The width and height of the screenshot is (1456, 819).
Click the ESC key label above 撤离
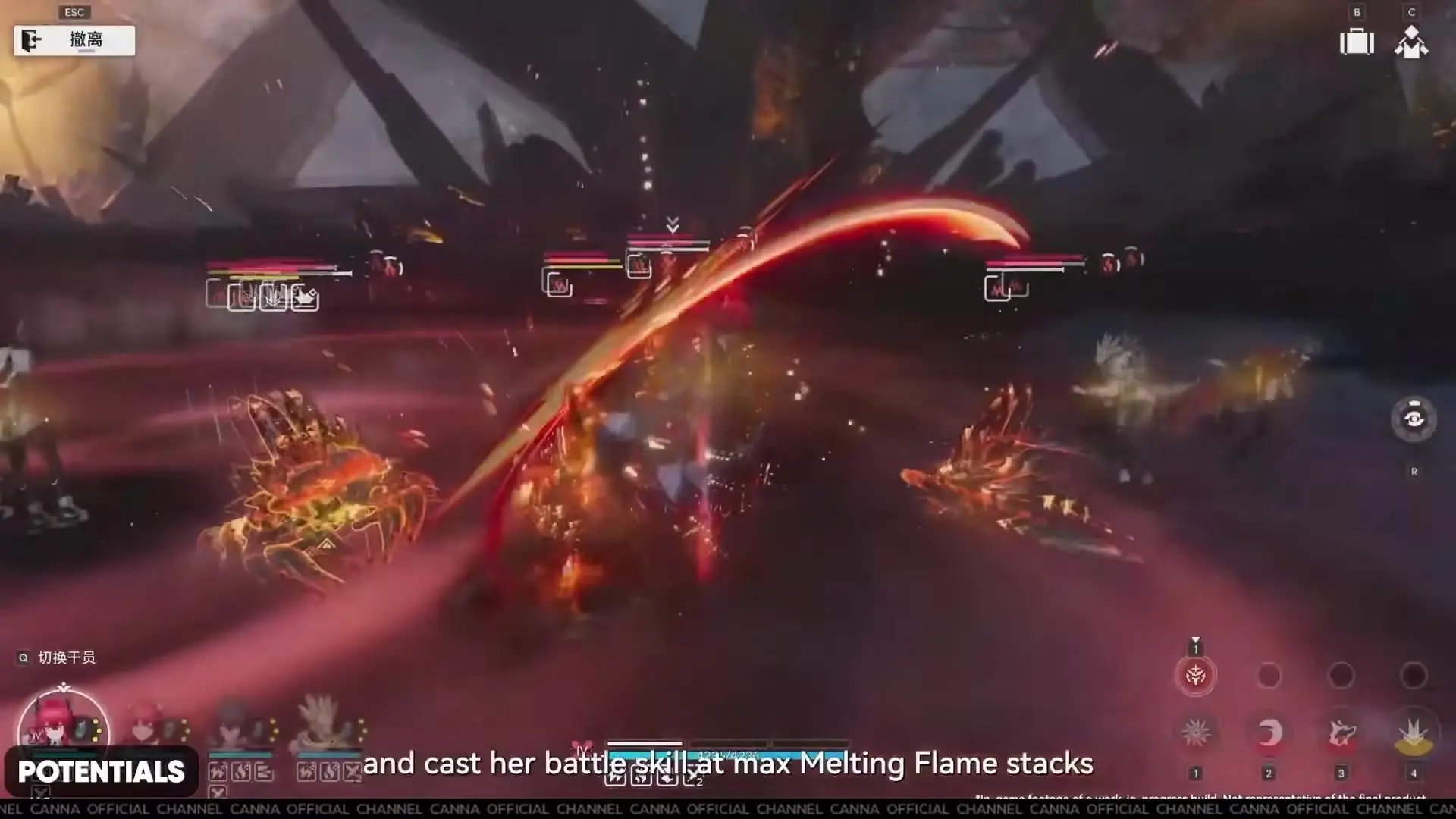(x=74, y=11)
